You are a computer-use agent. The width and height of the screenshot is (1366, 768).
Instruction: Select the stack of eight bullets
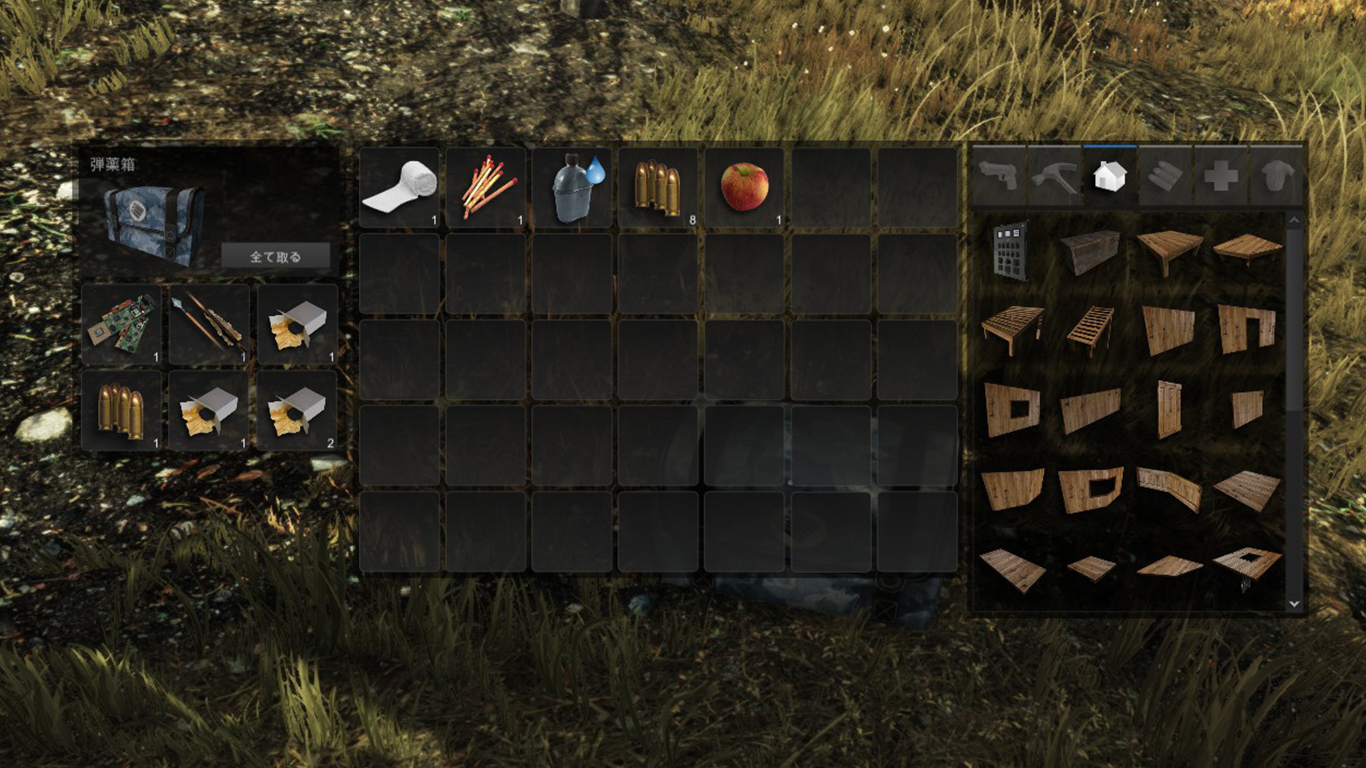(658, 188)
